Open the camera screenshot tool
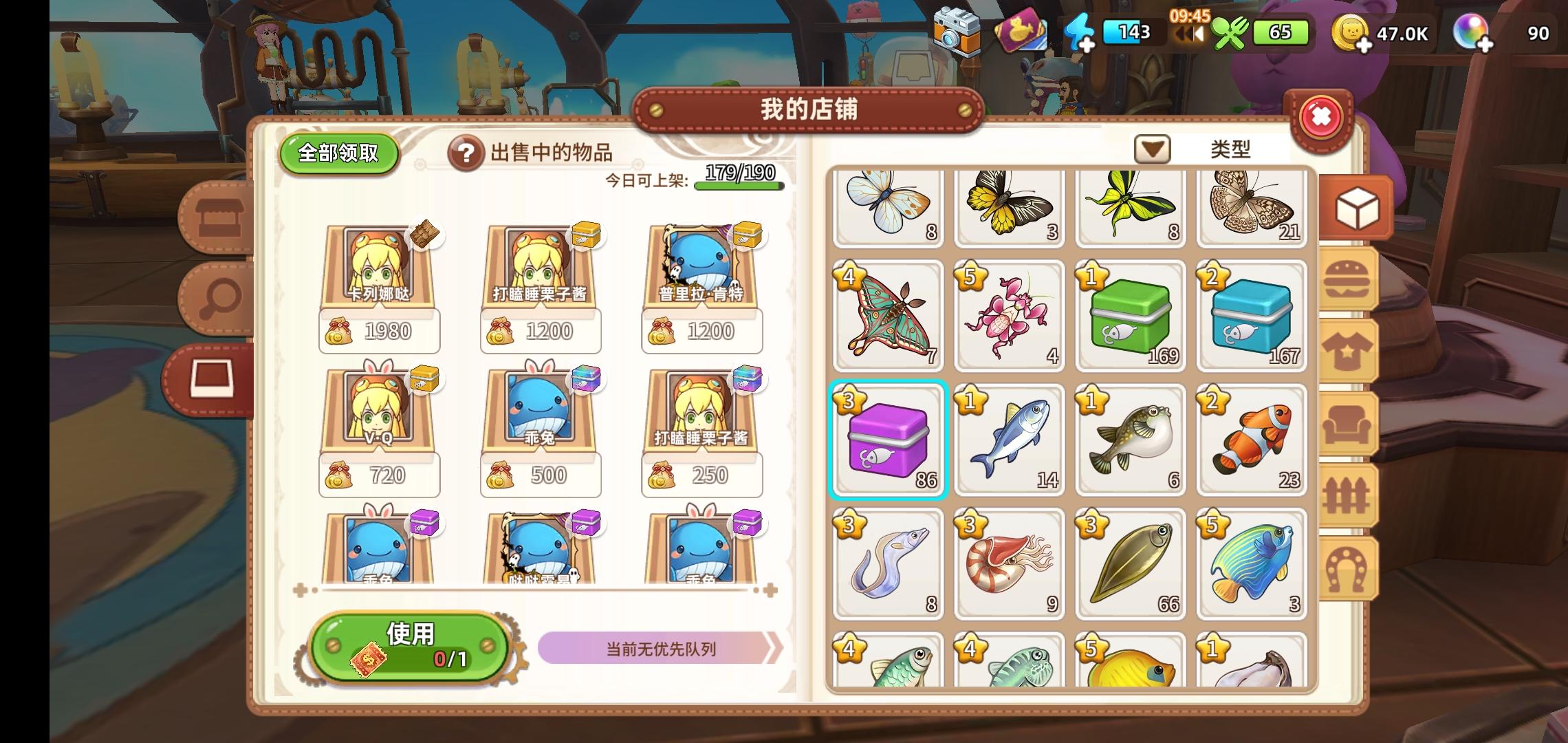Image resolution: width=1568 pixels, height=743 pixels. click(x=958, y=31)
